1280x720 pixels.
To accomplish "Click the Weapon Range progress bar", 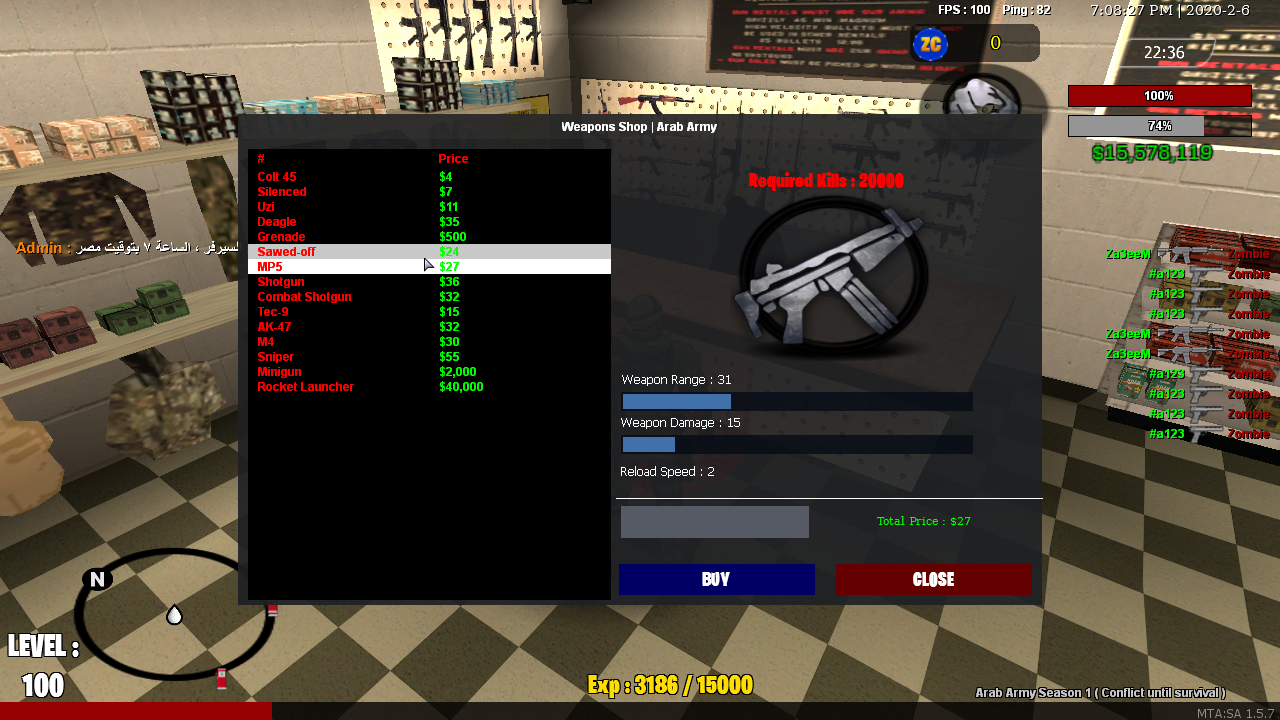I will tap(797, 401).
